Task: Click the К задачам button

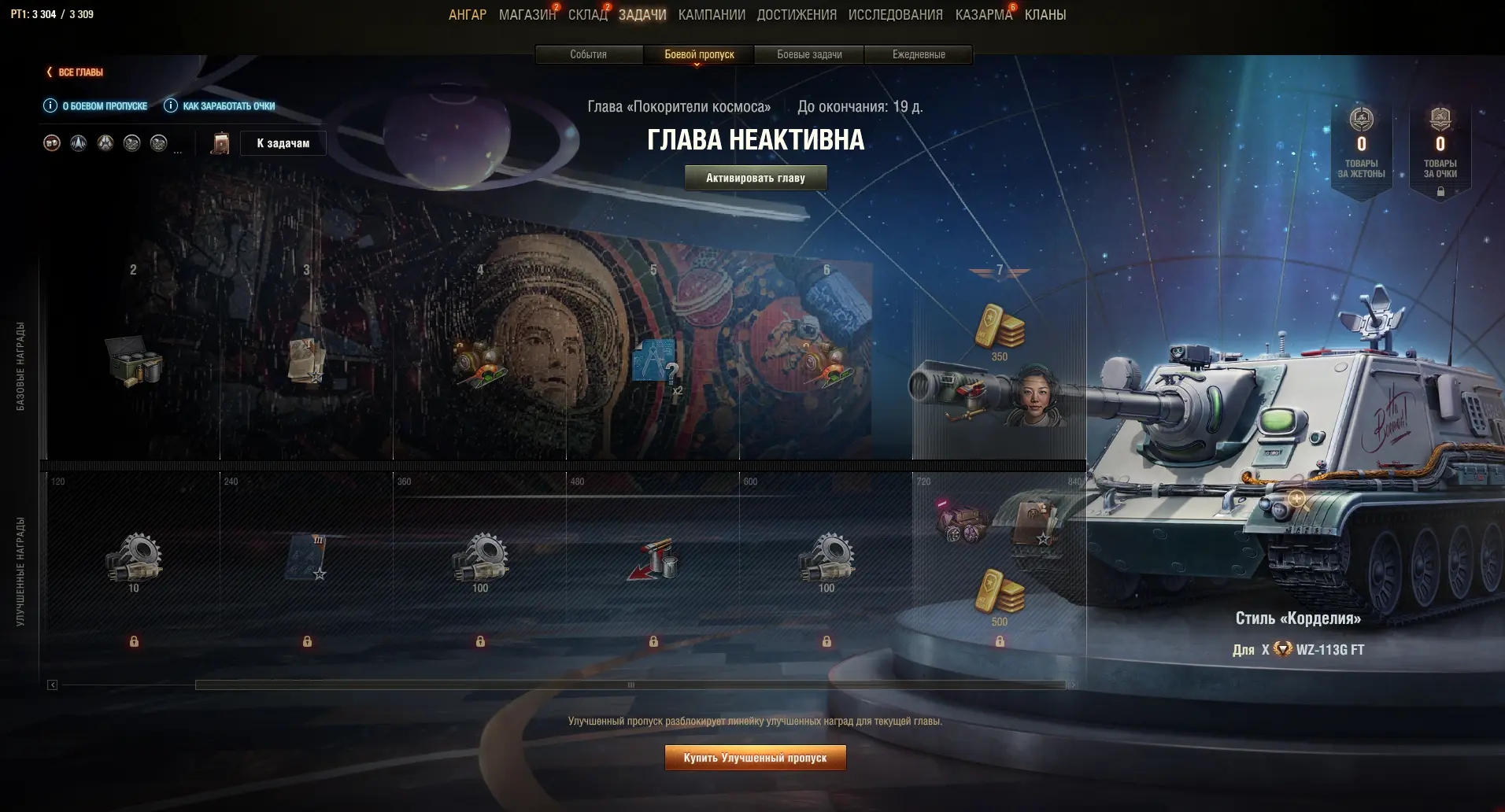Action: click(283, 143)
